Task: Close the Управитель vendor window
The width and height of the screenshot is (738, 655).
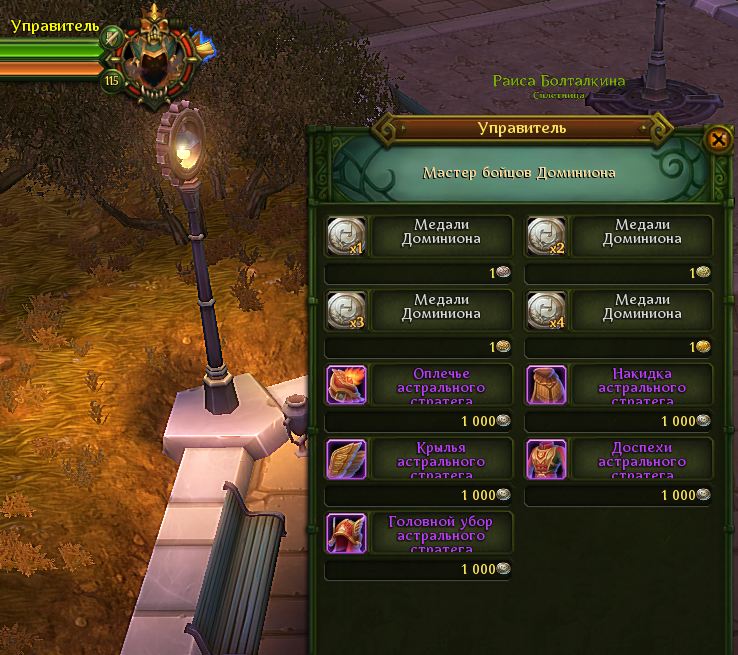Action: 717,139
